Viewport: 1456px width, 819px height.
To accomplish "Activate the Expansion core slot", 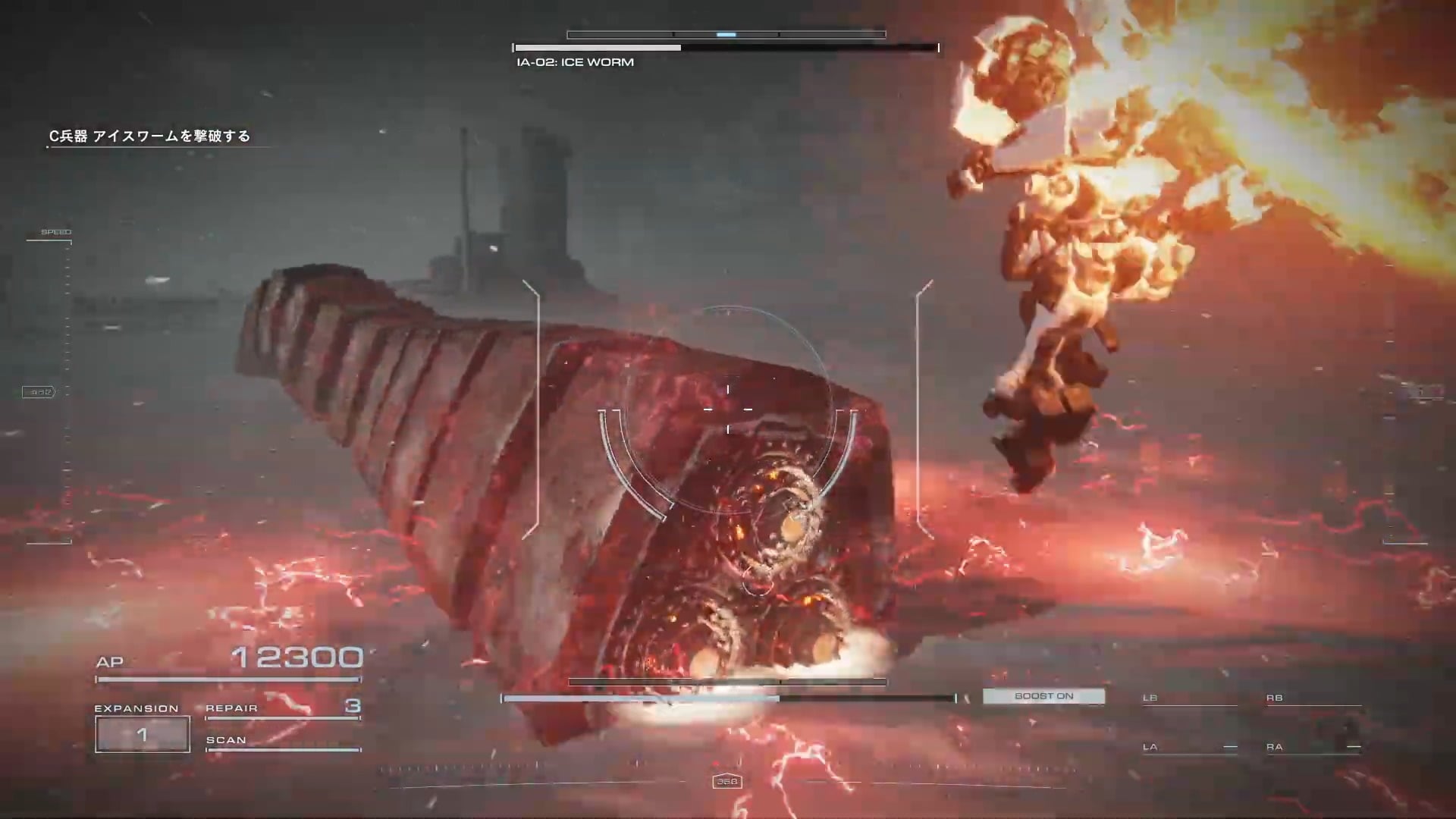I will (143, 734).
